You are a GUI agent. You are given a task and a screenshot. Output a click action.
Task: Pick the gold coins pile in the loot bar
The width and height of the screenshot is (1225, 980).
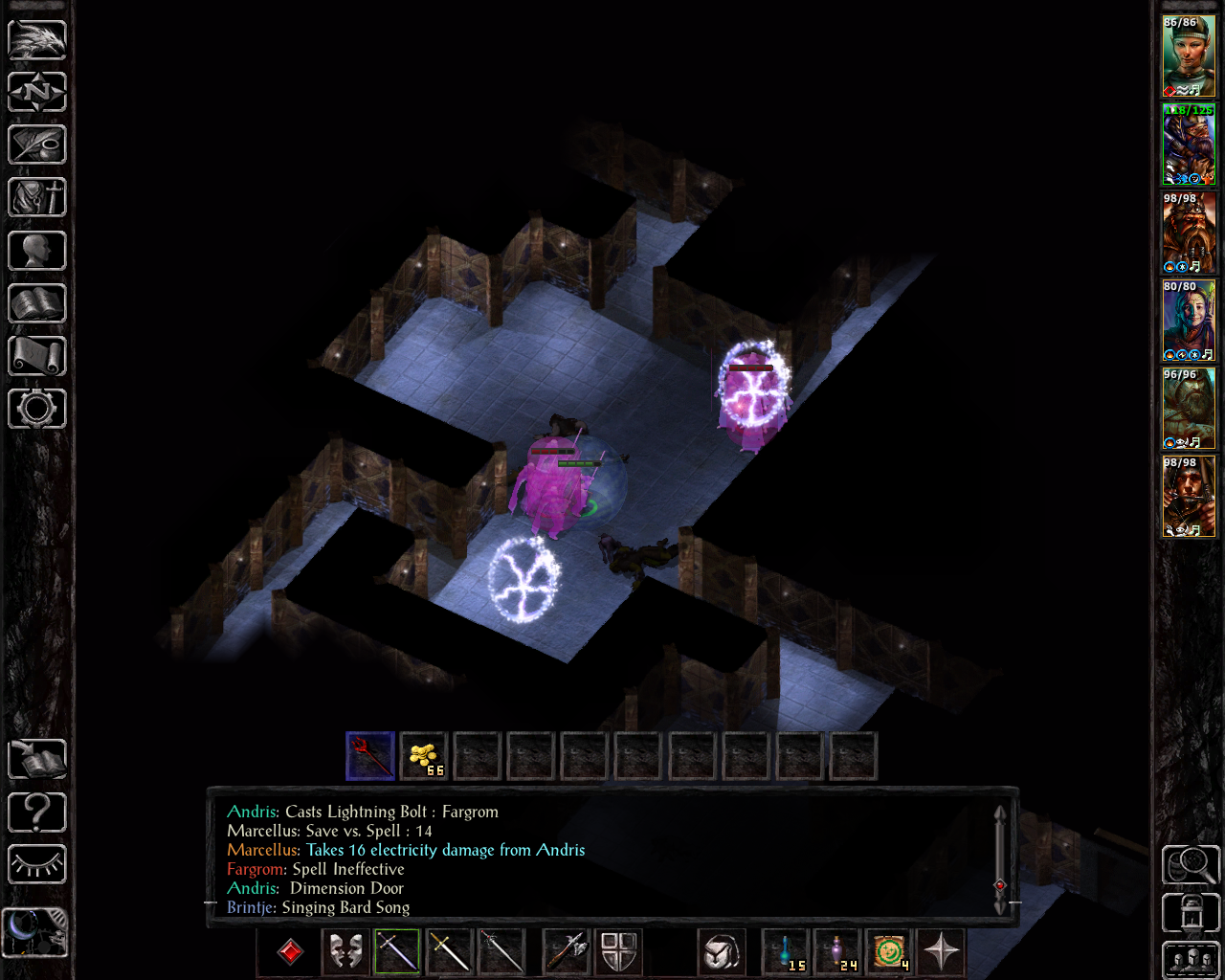tap(423, 756)
